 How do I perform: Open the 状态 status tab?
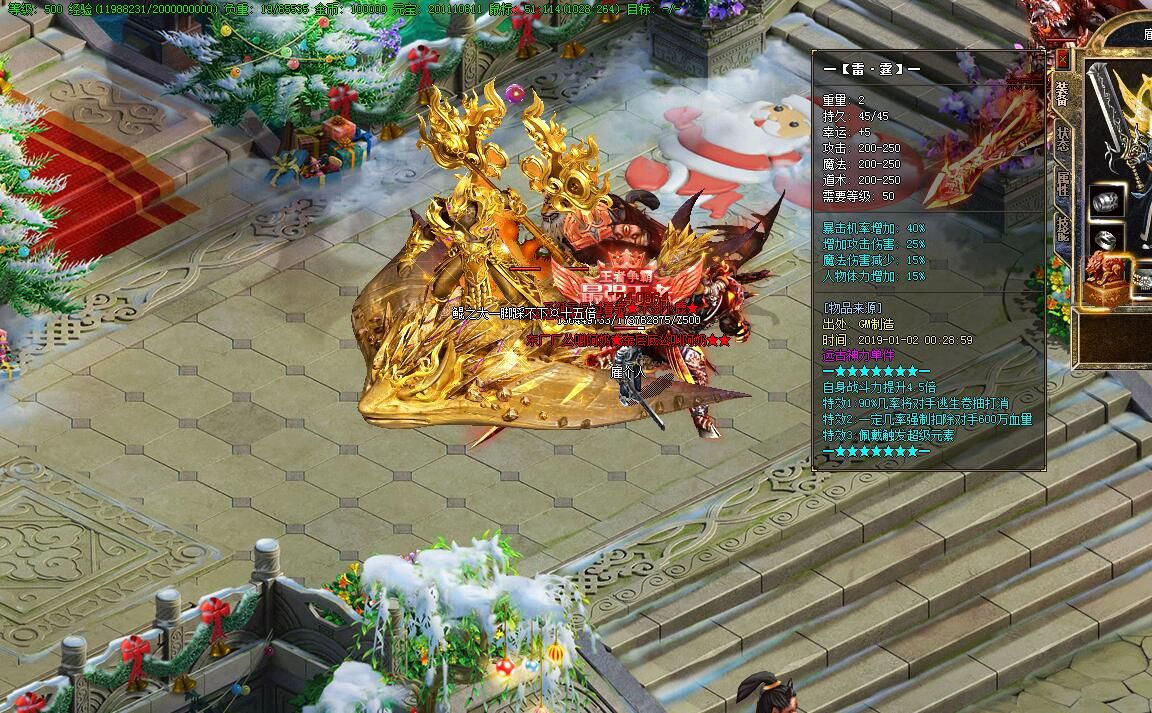point(1062,140)
